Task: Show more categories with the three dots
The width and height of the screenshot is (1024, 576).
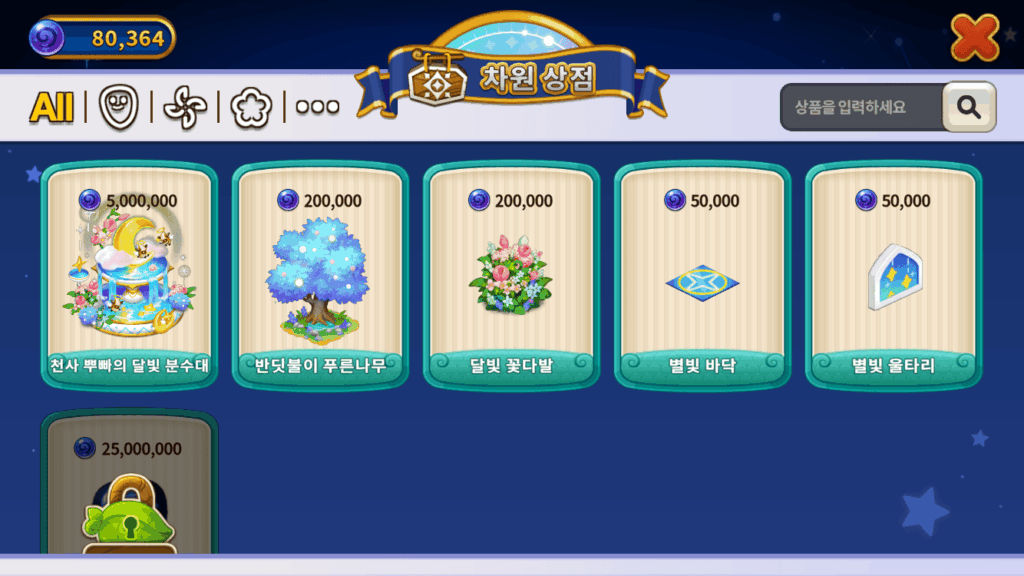Action: 317,107
